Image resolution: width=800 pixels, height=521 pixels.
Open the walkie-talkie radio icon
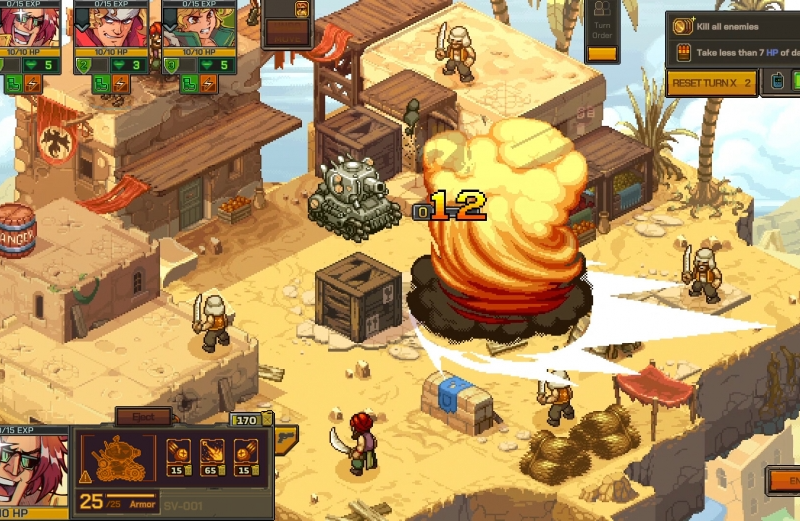click(779, 82)
